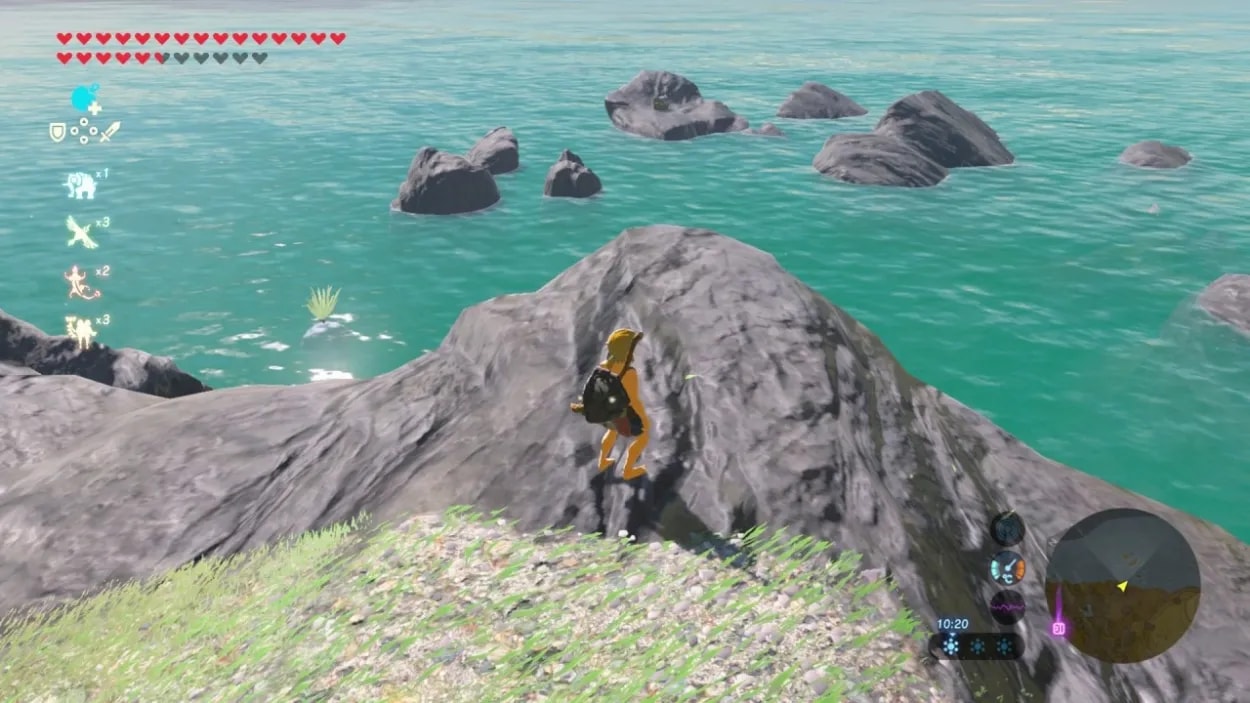Click the weather forecast bar below the clock
Viewport: 1250px width, 703px height.
[976, 646]
